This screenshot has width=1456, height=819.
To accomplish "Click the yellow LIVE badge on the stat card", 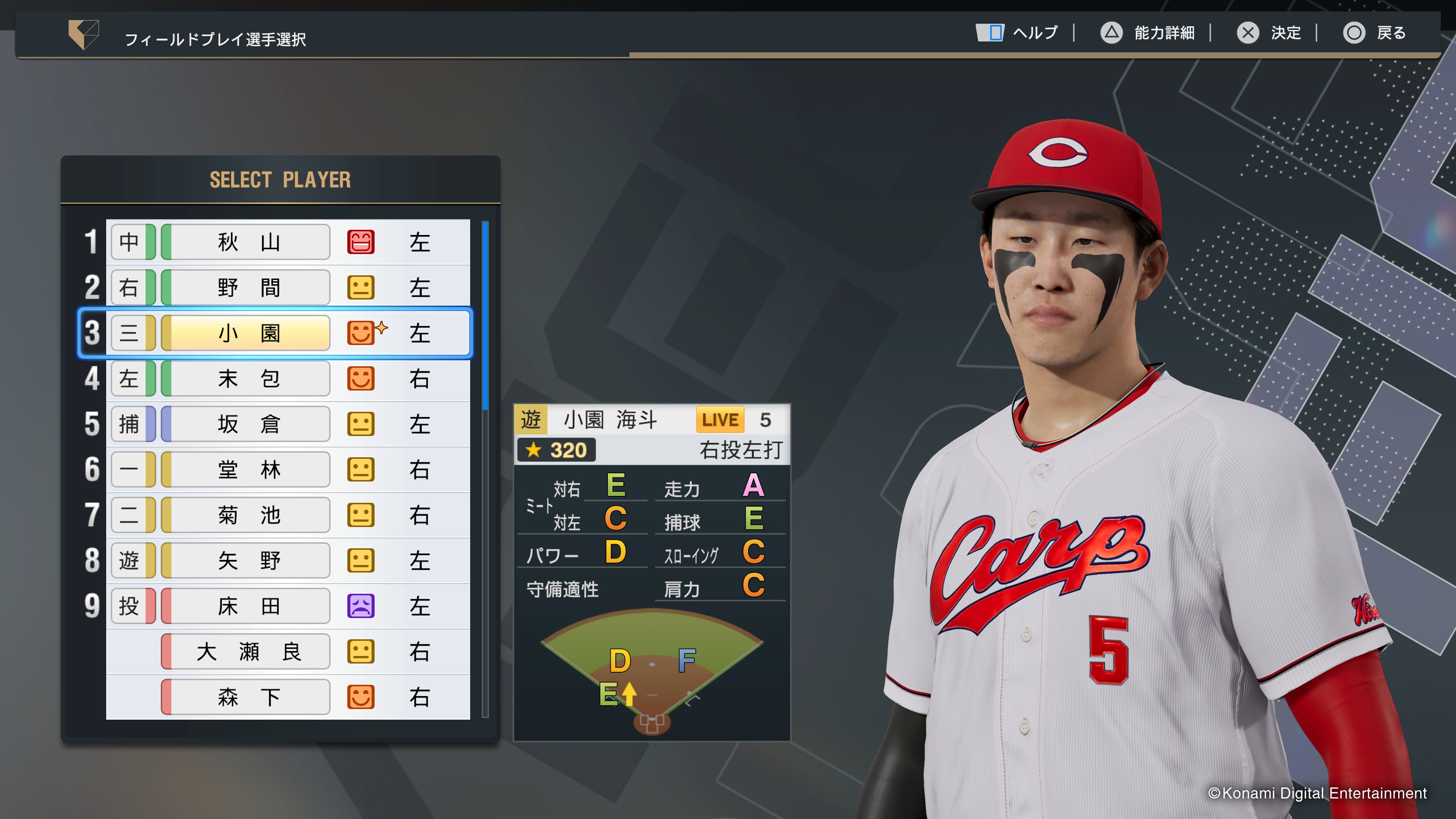I will click(720, 419).
